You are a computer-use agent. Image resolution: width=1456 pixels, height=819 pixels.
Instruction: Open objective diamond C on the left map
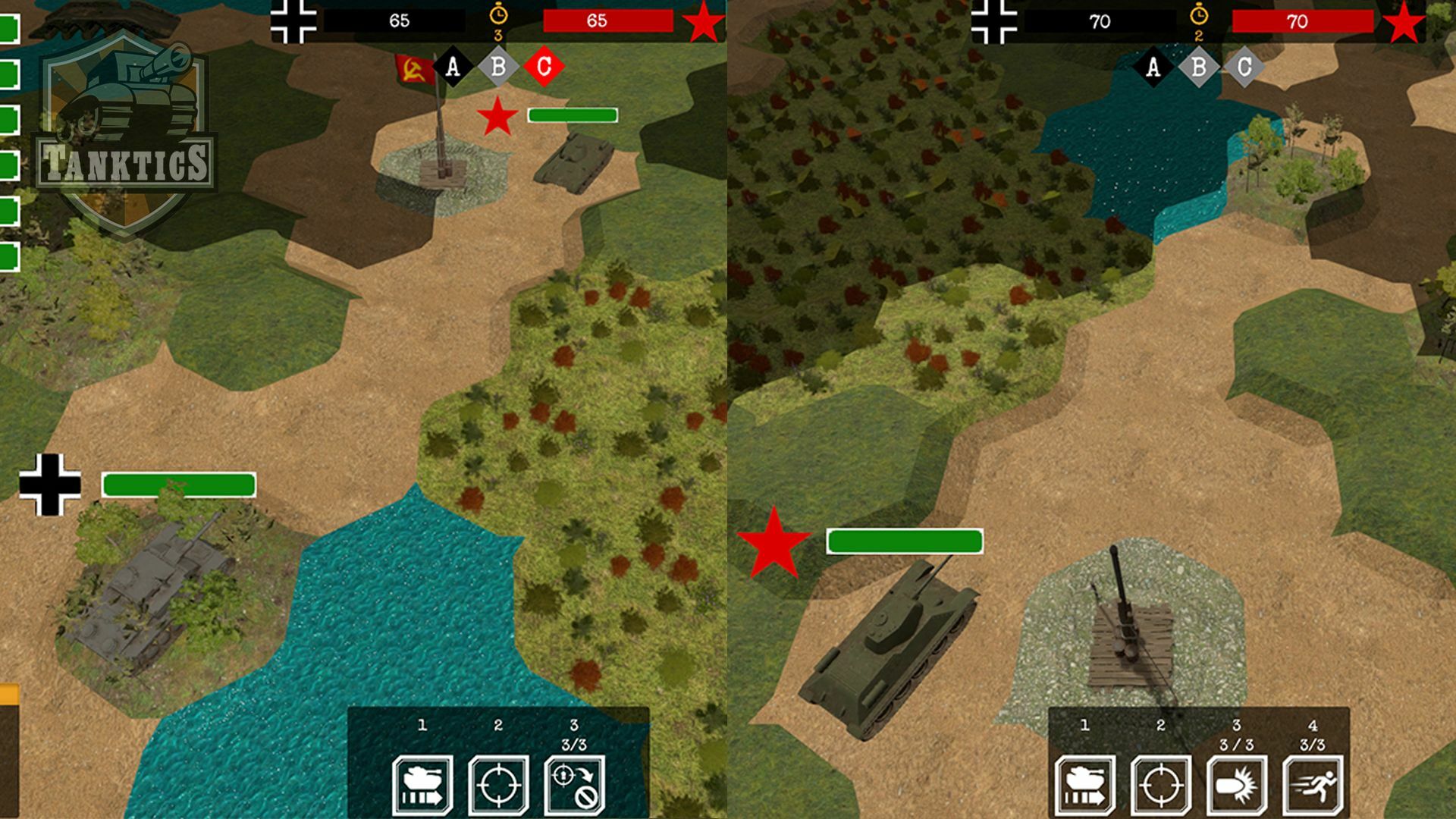[544, 67]
